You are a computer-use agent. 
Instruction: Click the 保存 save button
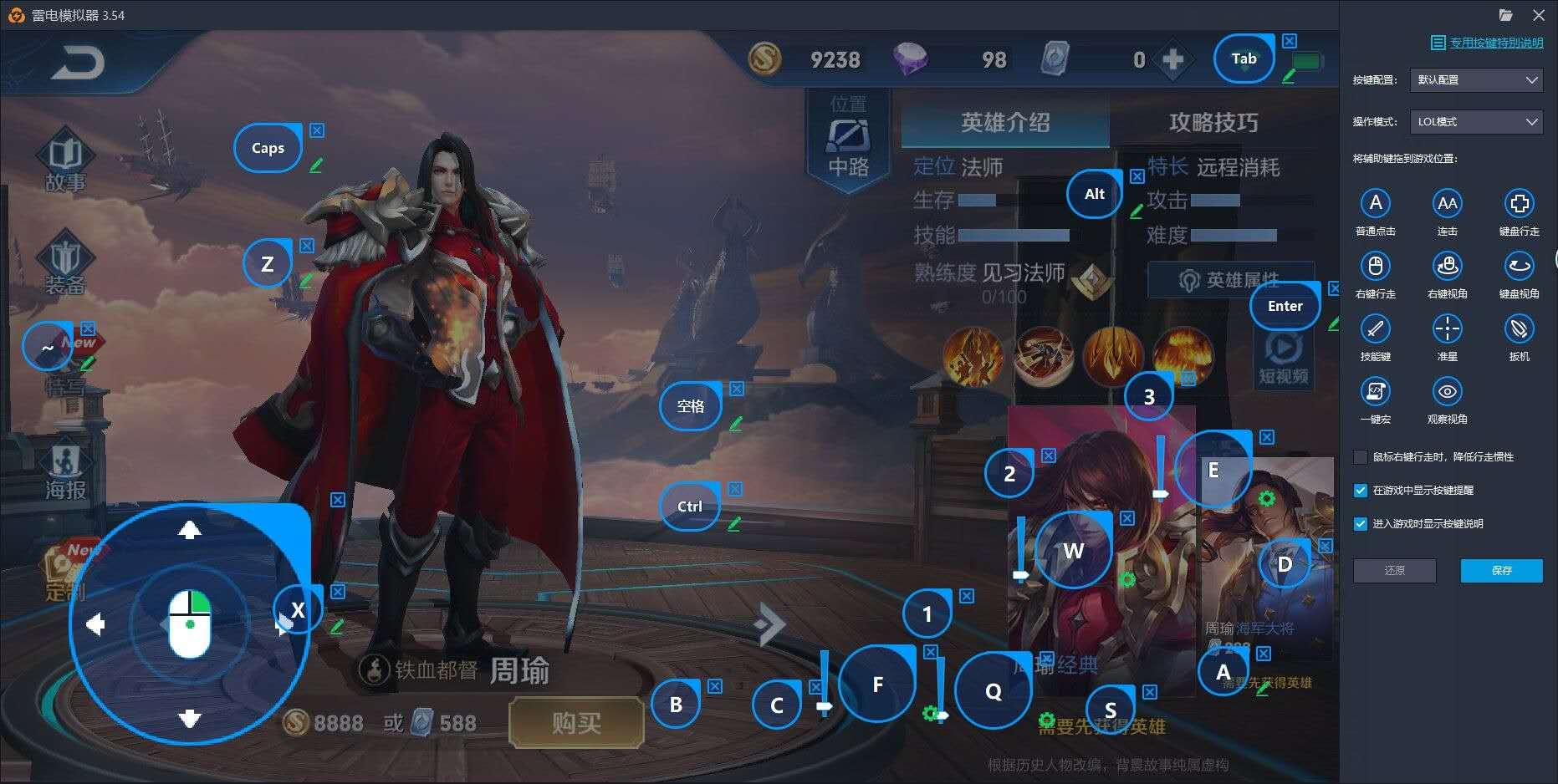click(1501, 571)
